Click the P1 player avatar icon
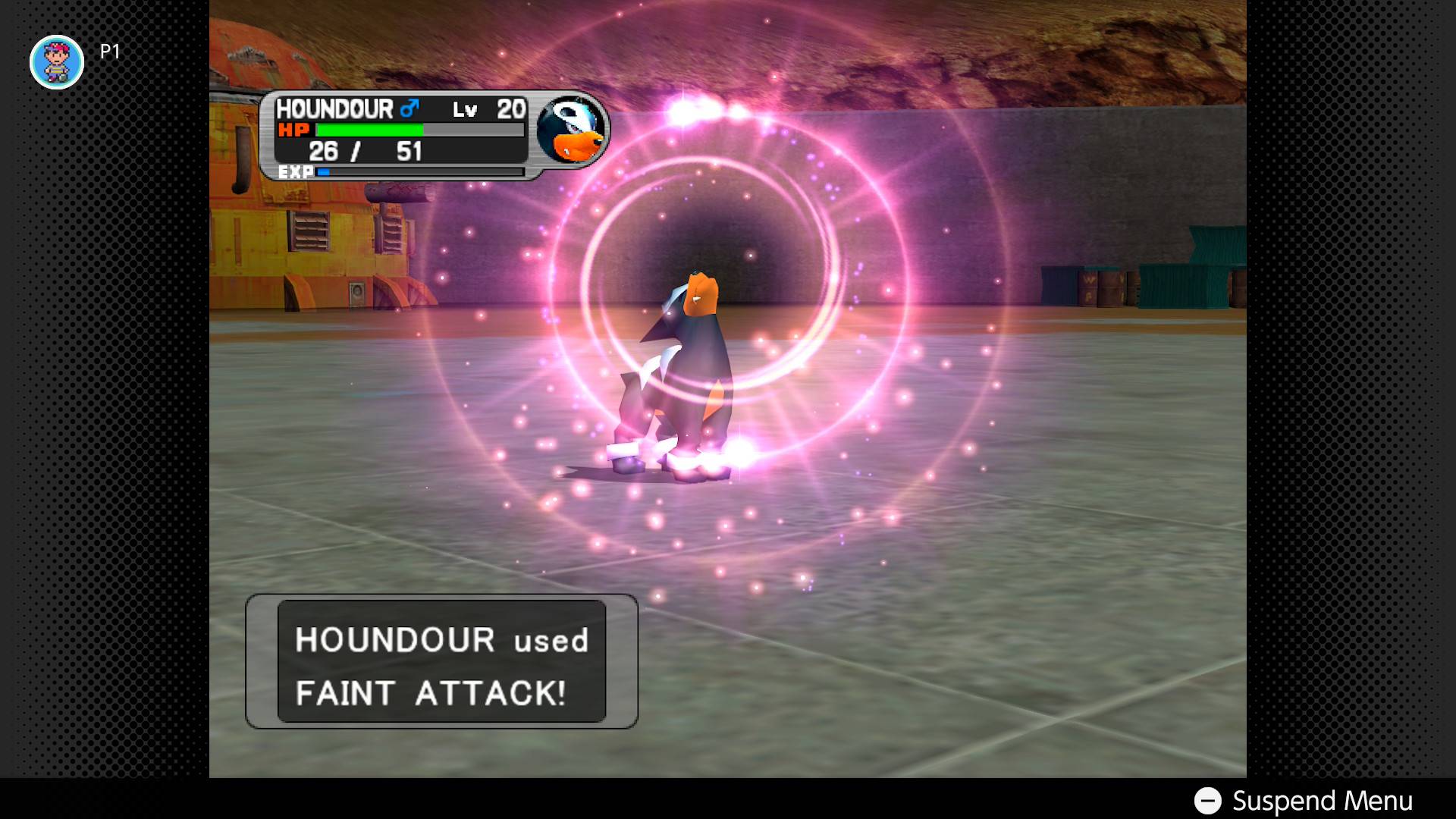 pos(57,62)
